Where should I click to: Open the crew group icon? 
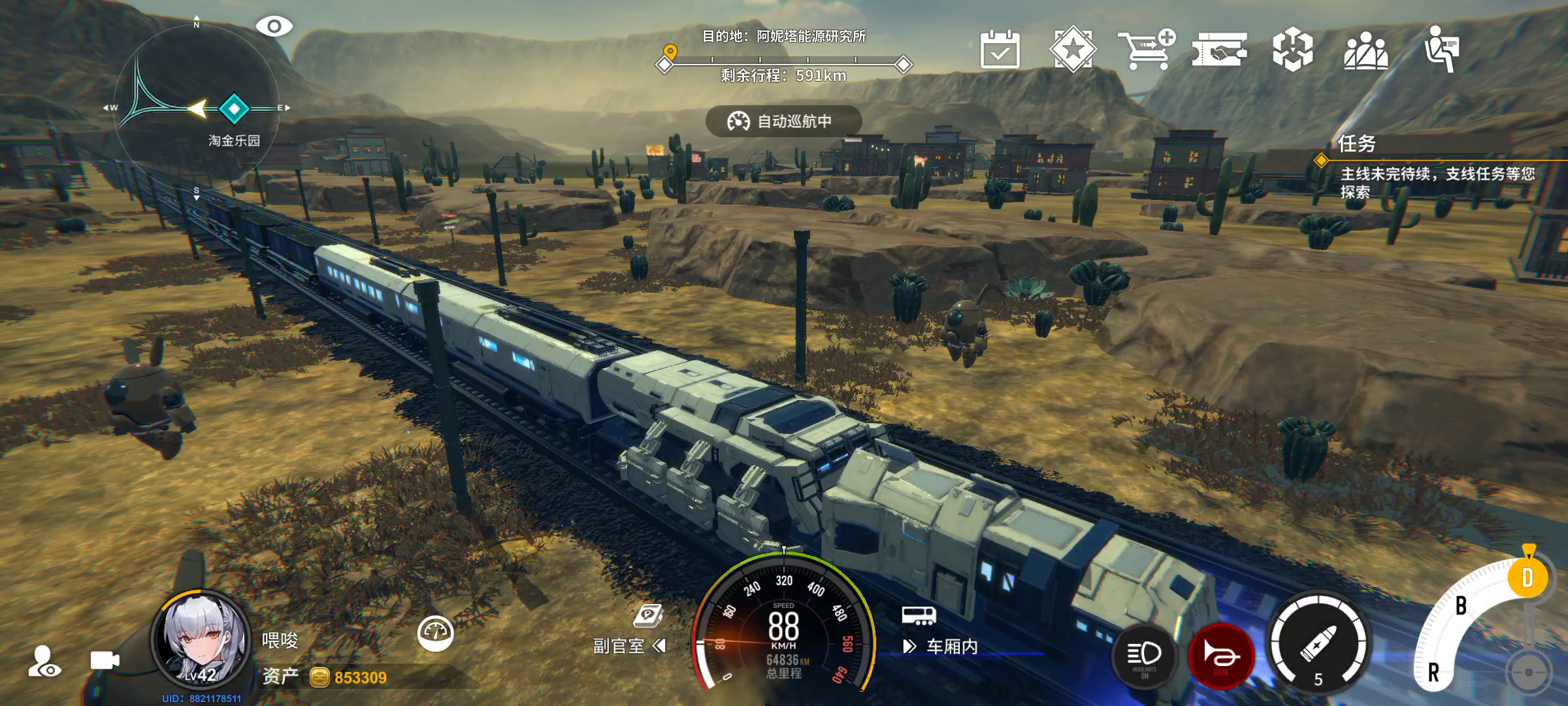point(1365,50)
